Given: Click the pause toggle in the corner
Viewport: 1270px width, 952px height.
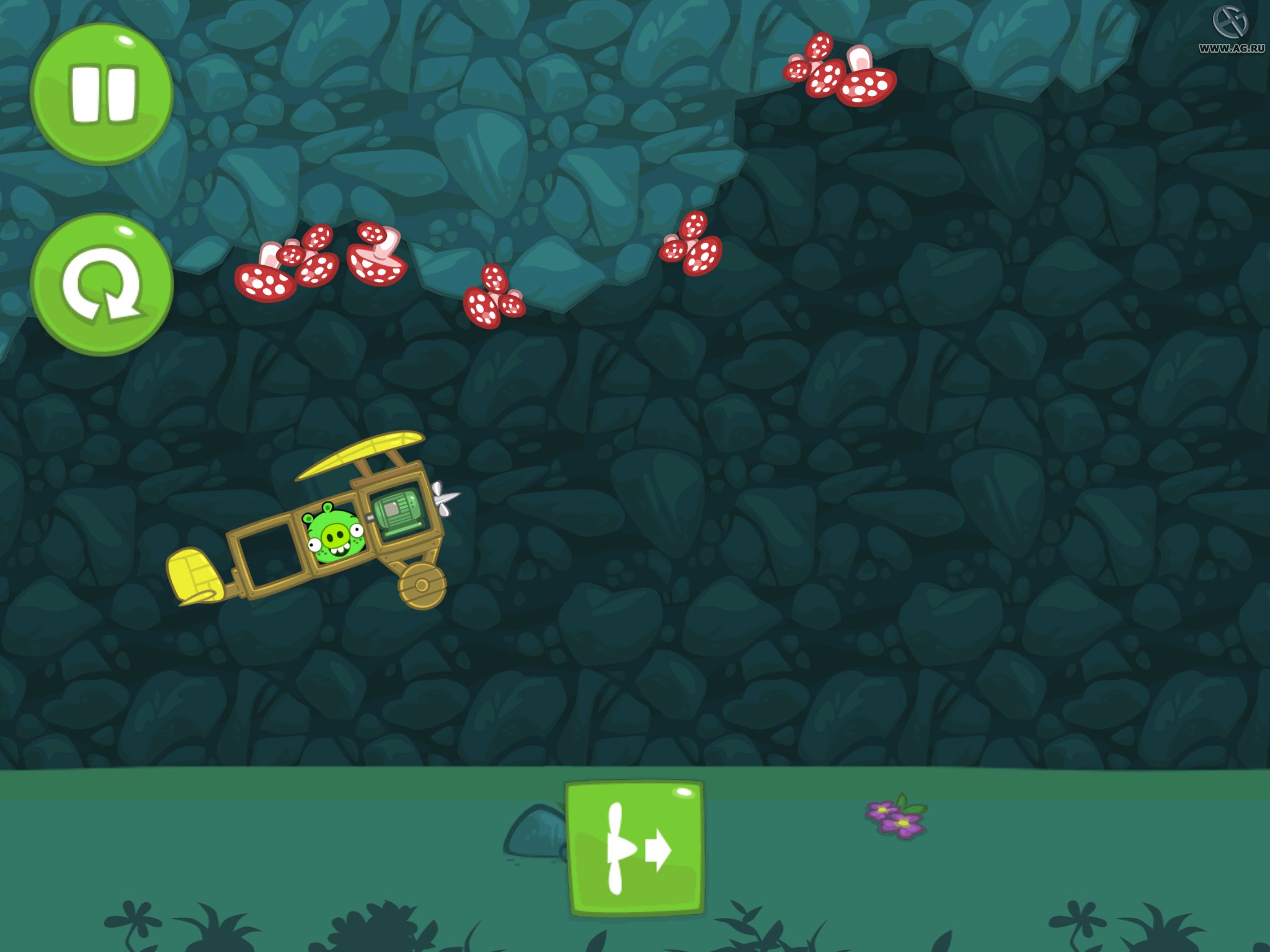Looking at the screenshot, I should [104, 94].
